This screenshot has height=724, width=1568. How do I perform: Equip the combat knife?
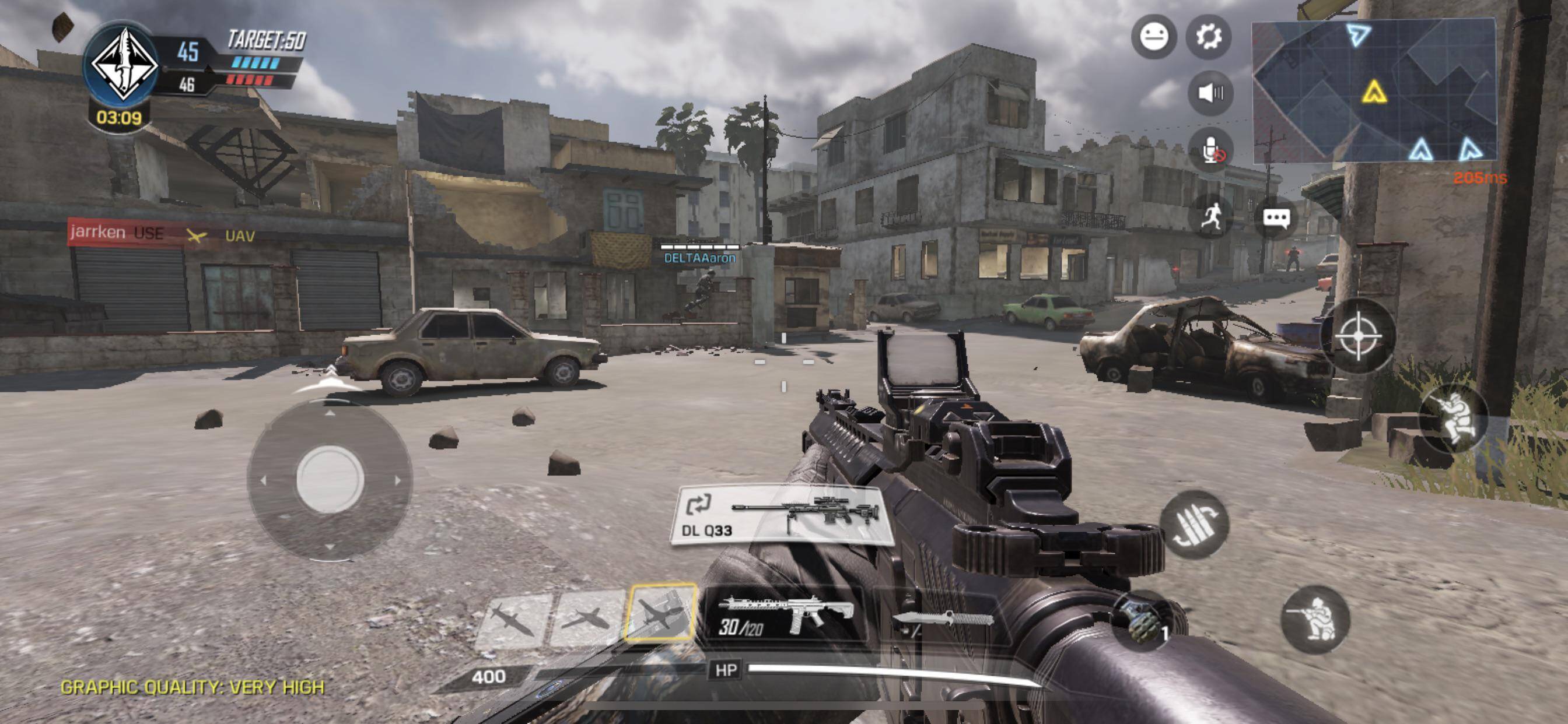(x=940, y=619)
